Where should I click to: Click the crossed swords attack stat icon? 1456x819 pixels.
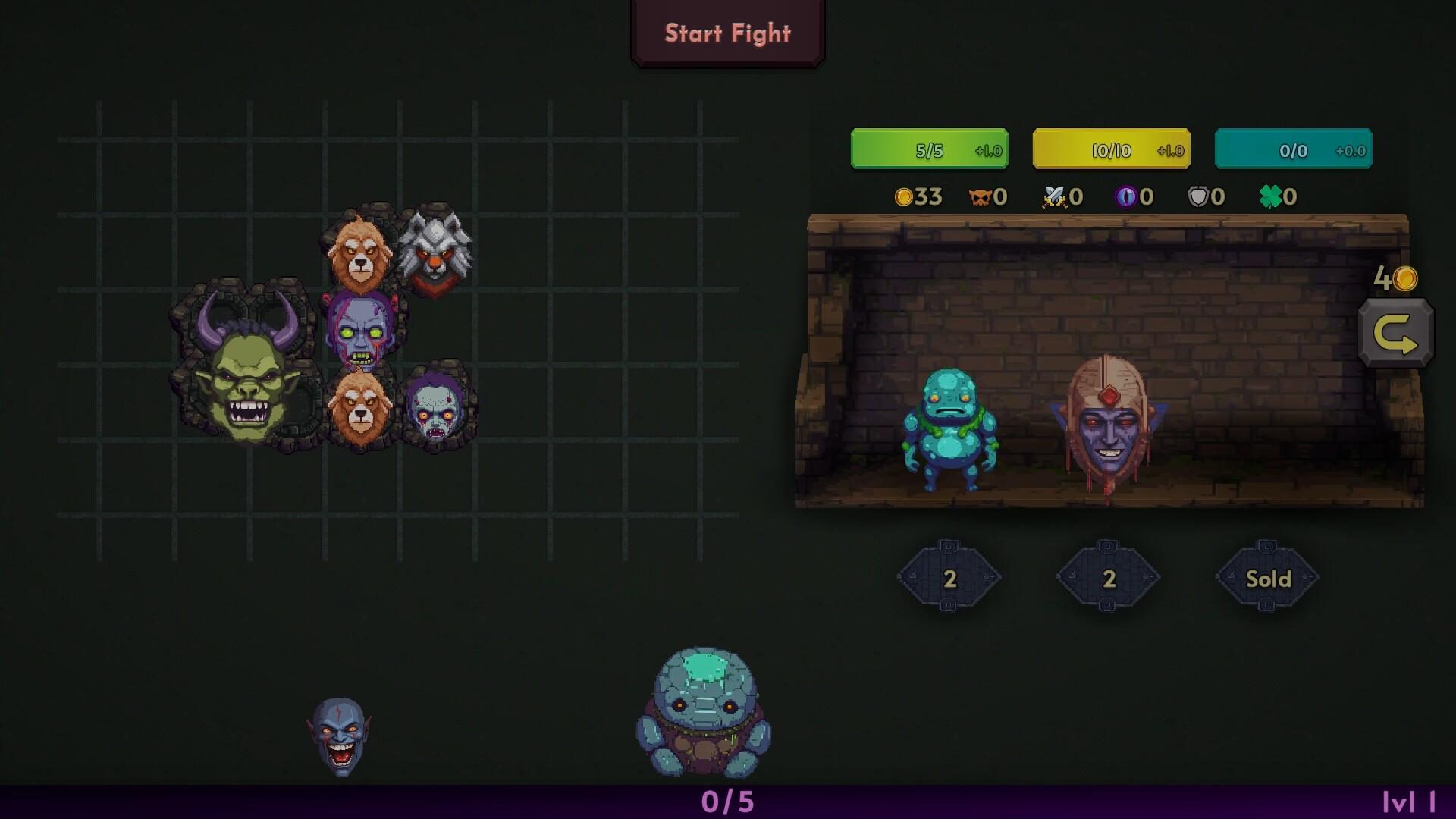pos(1053,197)
